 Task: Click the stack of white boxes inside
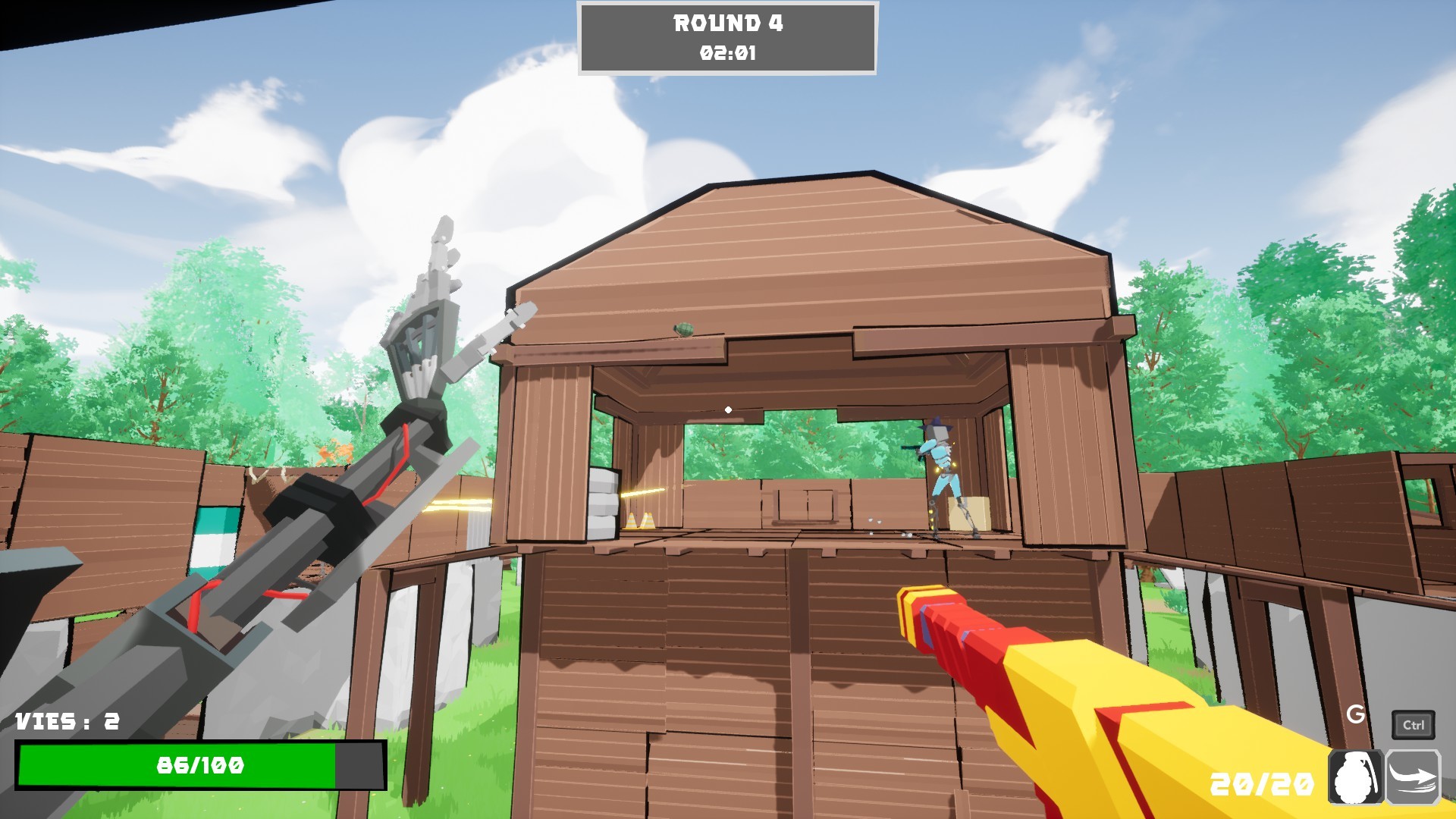coord(603,502)
